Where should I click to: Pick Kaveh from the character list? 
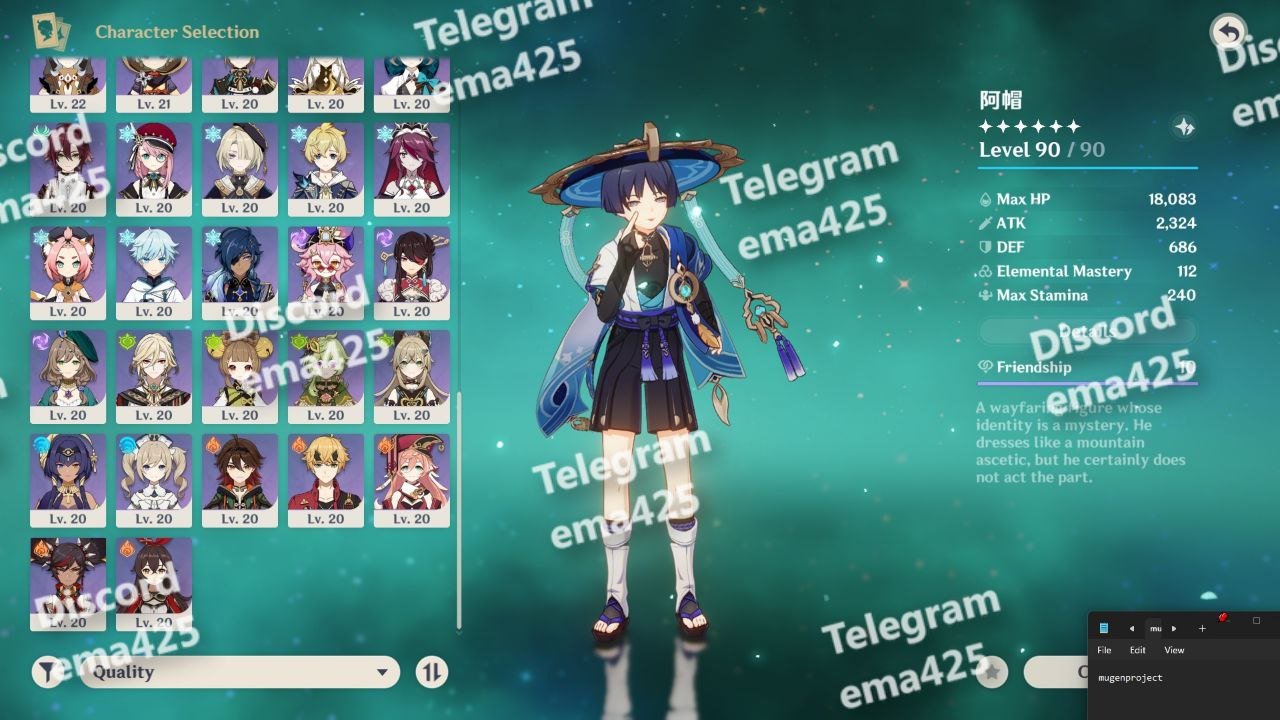(x=154, y=370)
